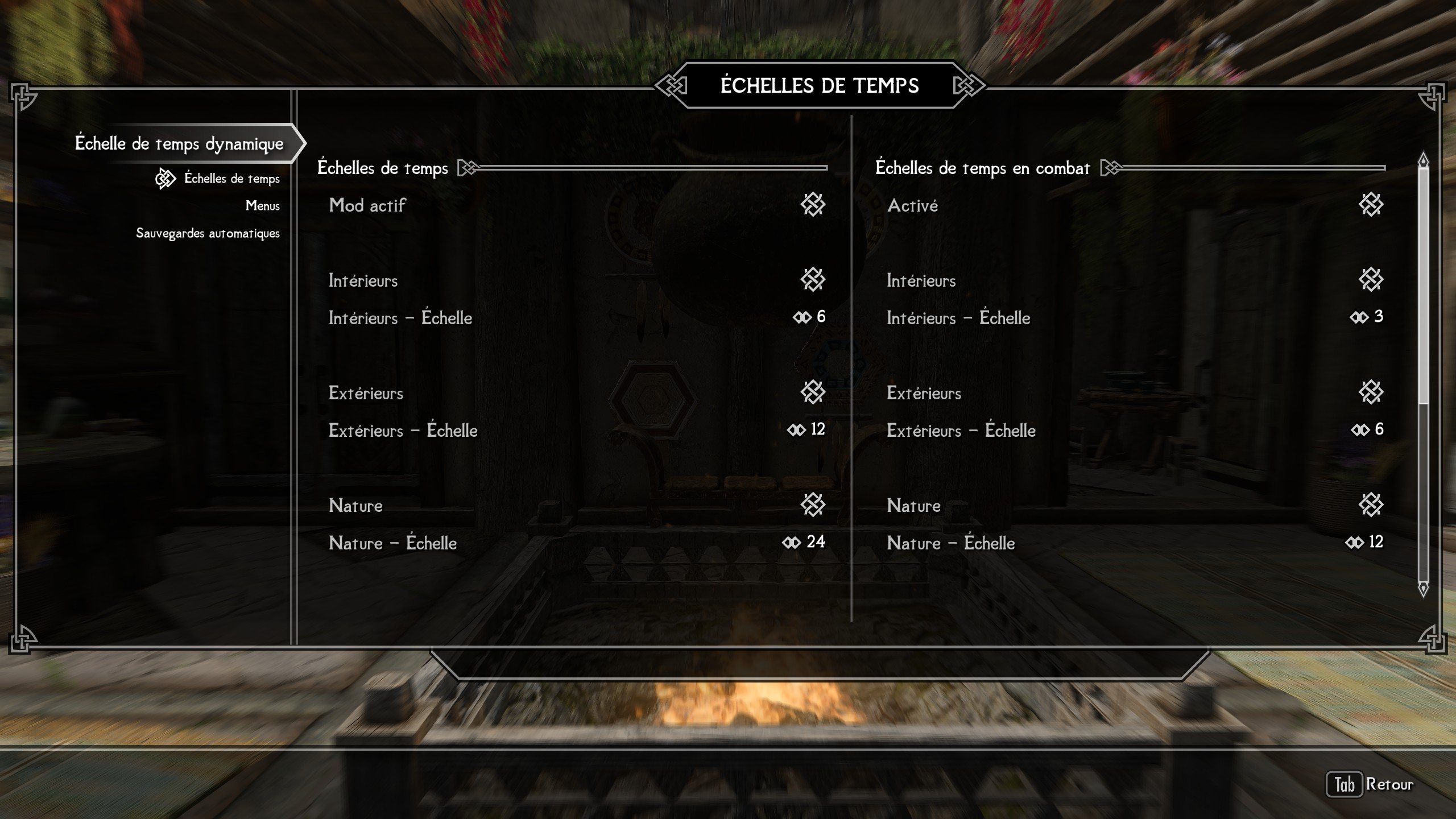Screen dimensions: 1456x819
Task: Toggle the Mod actif option
Action: (x=812, y=205)
